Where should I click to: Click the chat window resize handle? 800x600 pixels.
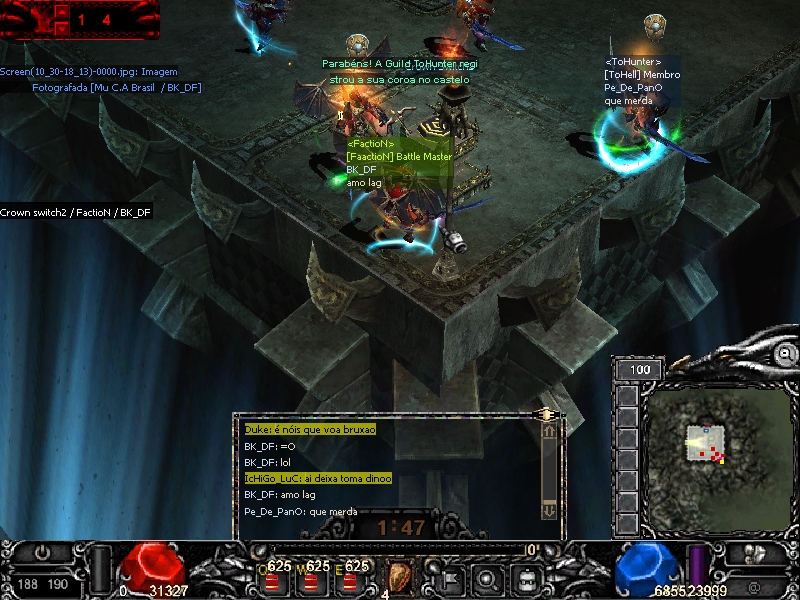point(546,414)
